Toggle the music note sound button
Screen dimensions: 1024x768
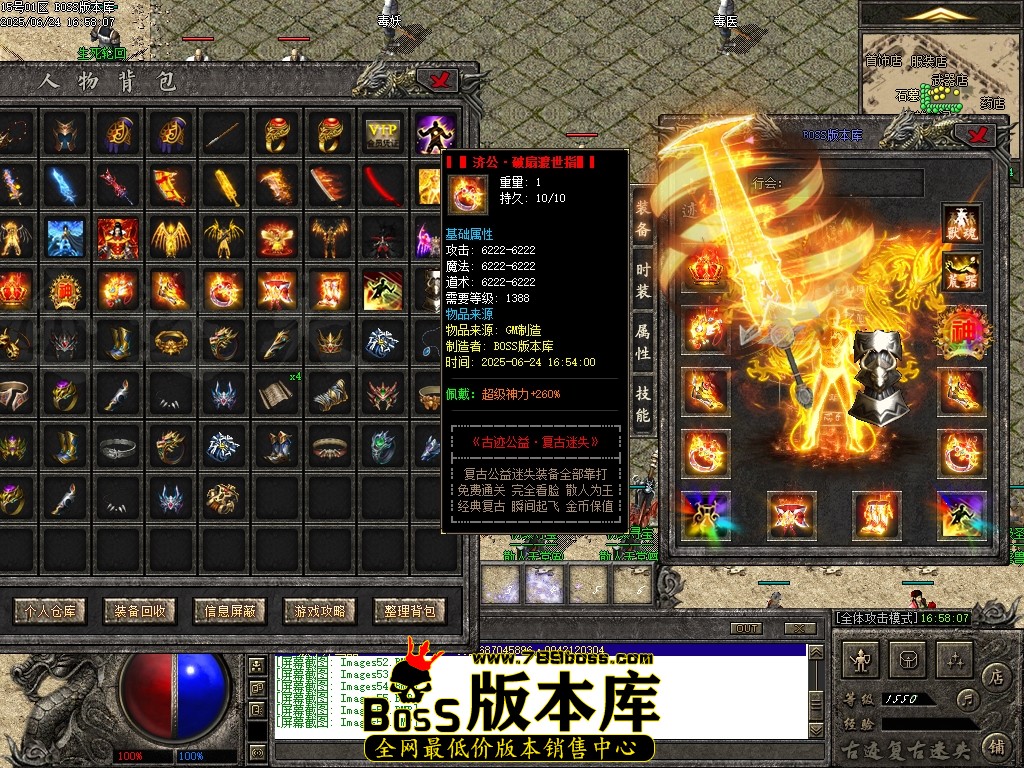pyautogui.click(x=967, y=698)
